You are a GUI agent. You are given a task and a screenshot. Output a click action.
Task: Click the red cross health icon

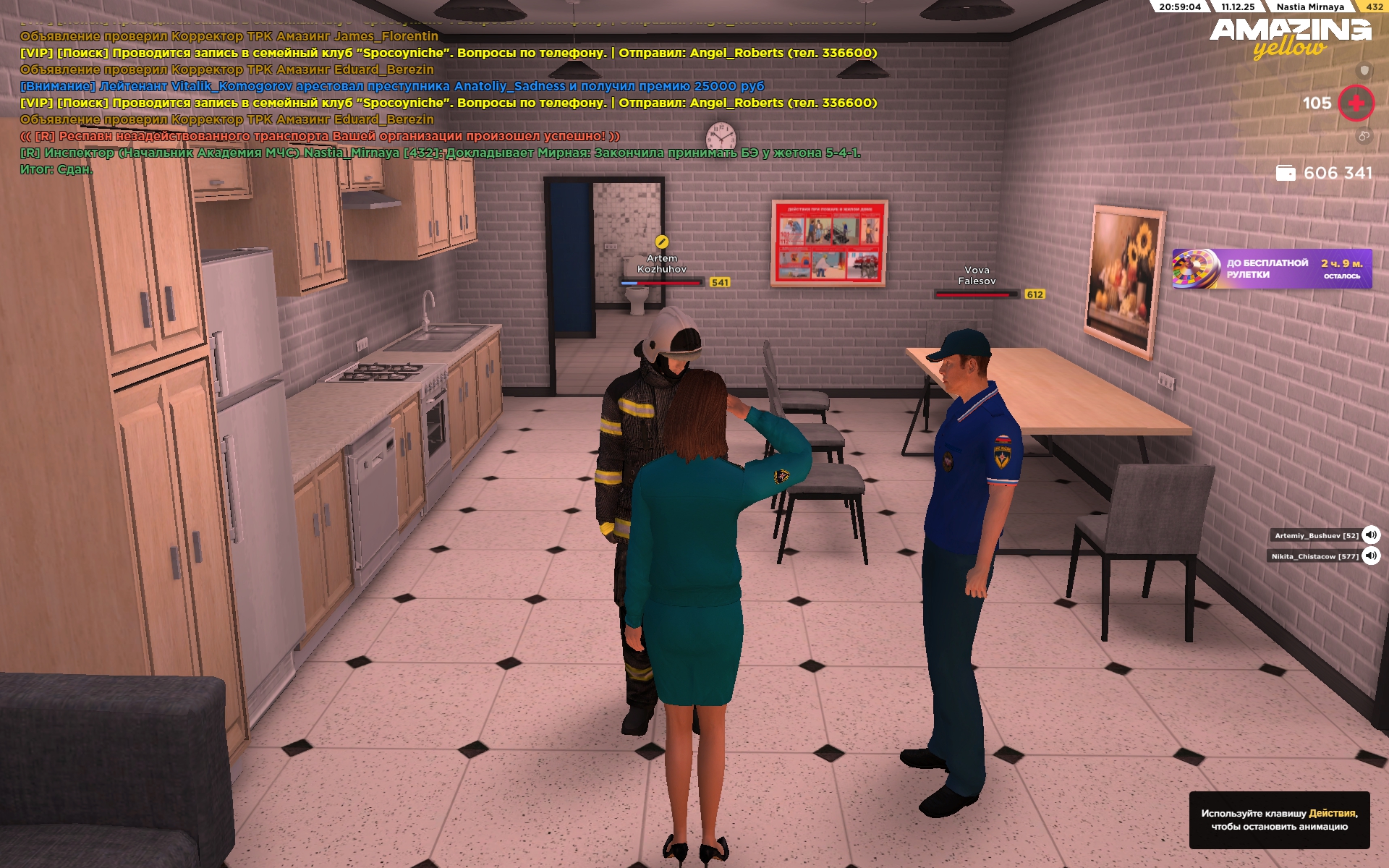tap(1356, 103)
